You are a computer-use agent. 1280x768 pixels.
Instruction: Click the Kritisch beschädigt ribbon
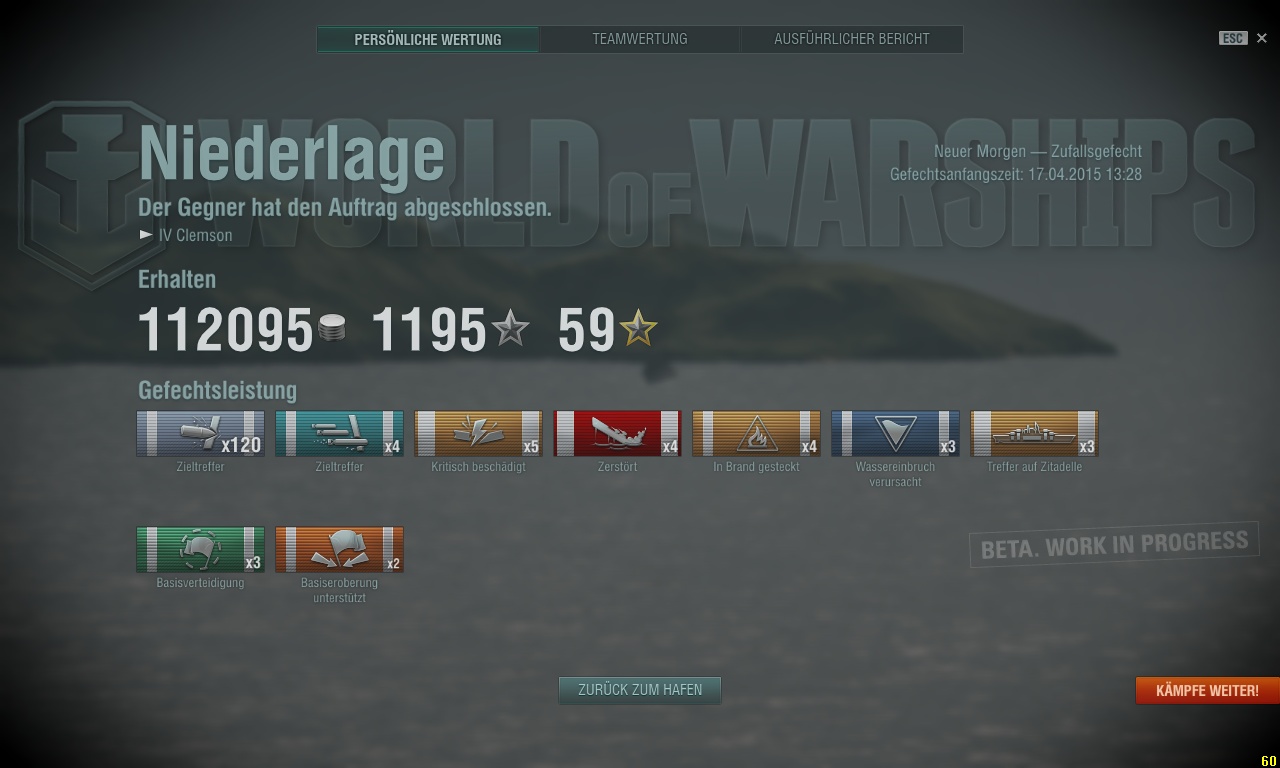click(x=478, y=434)
